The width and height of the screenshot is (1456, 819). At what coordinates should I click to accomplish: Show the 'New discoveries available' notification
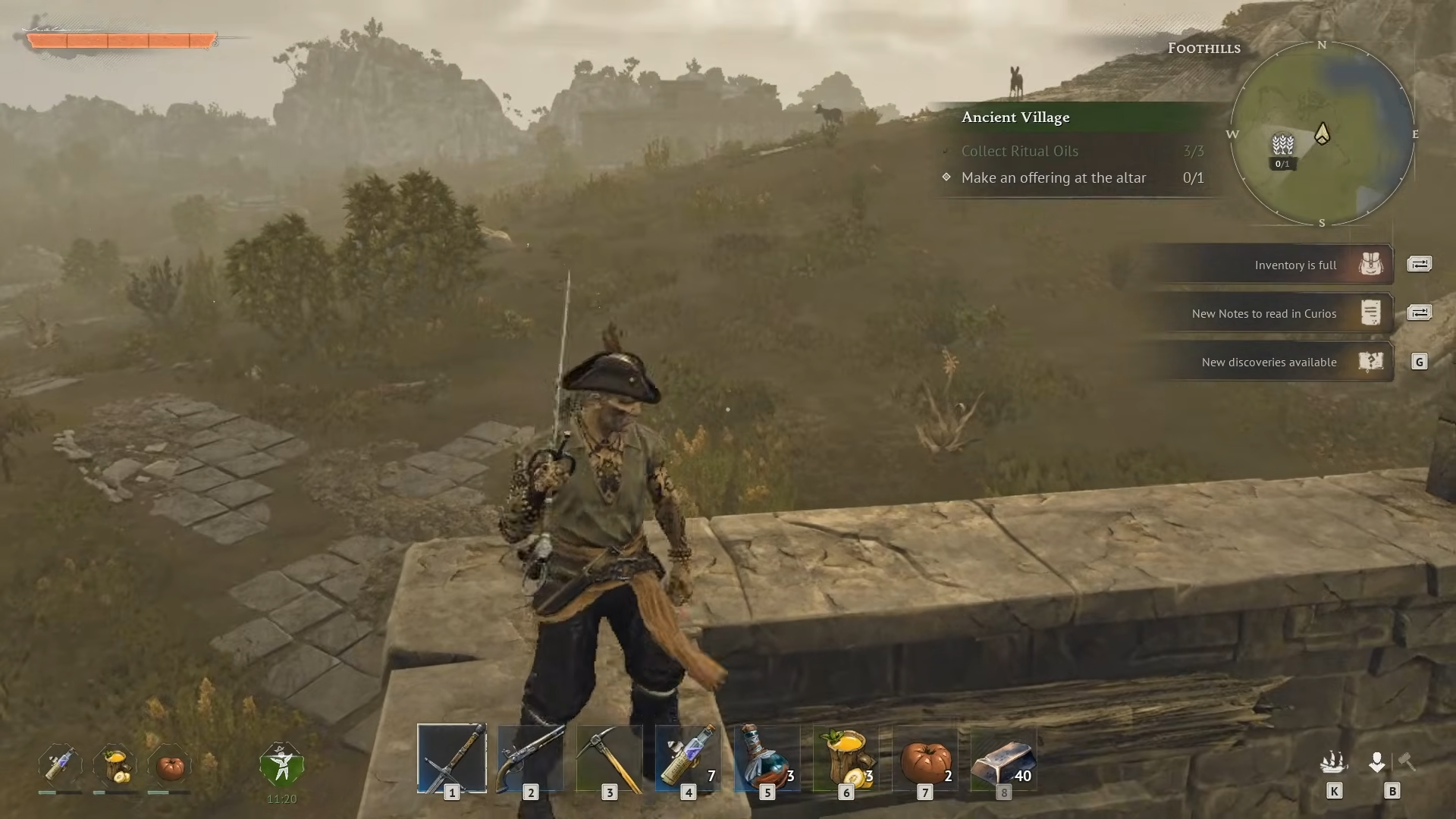tap(1269, 362)
